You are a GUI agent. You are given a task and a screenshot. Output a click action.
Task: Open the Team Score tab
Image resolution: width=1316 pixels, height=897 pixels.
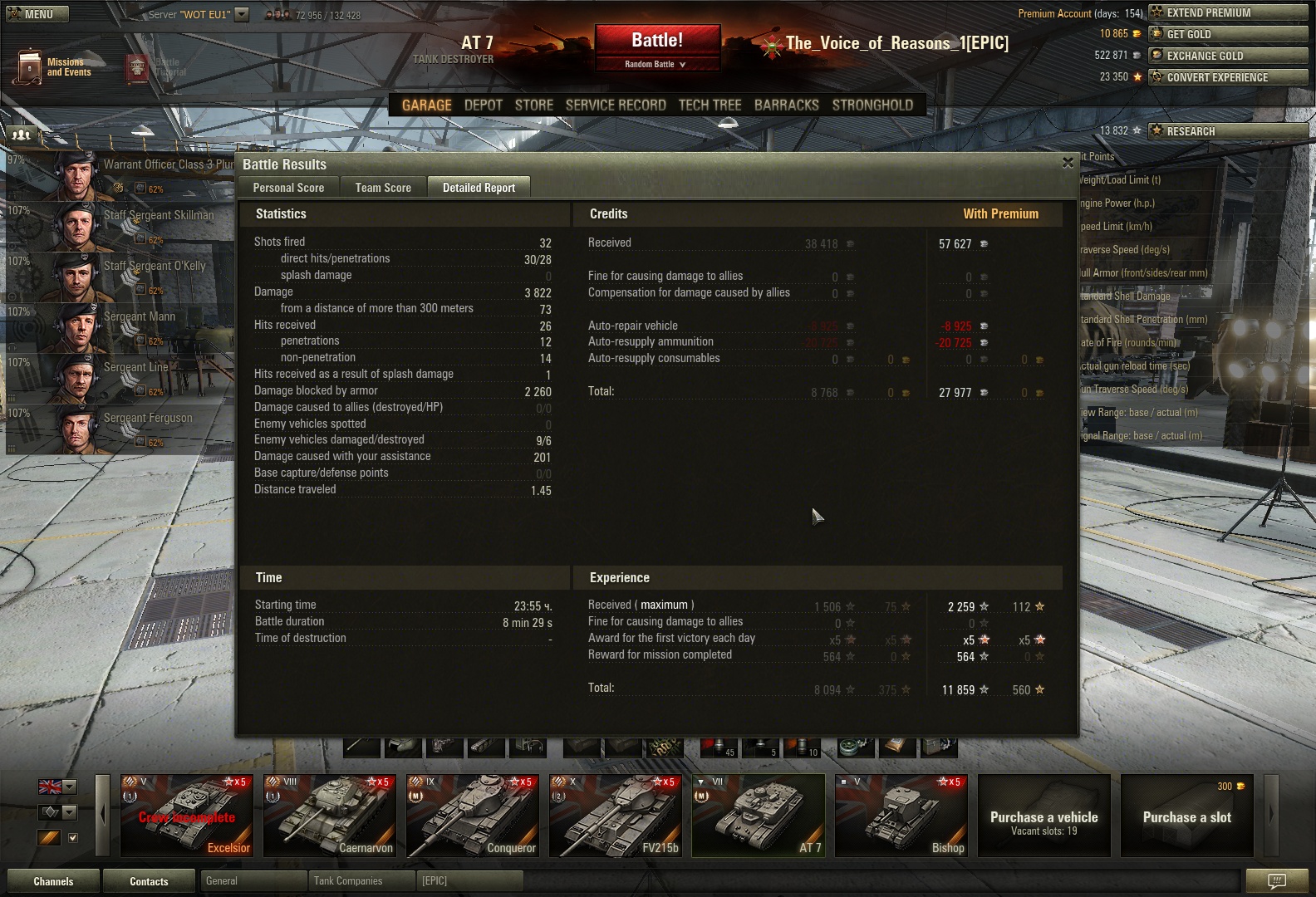click(x=383, y=188)
